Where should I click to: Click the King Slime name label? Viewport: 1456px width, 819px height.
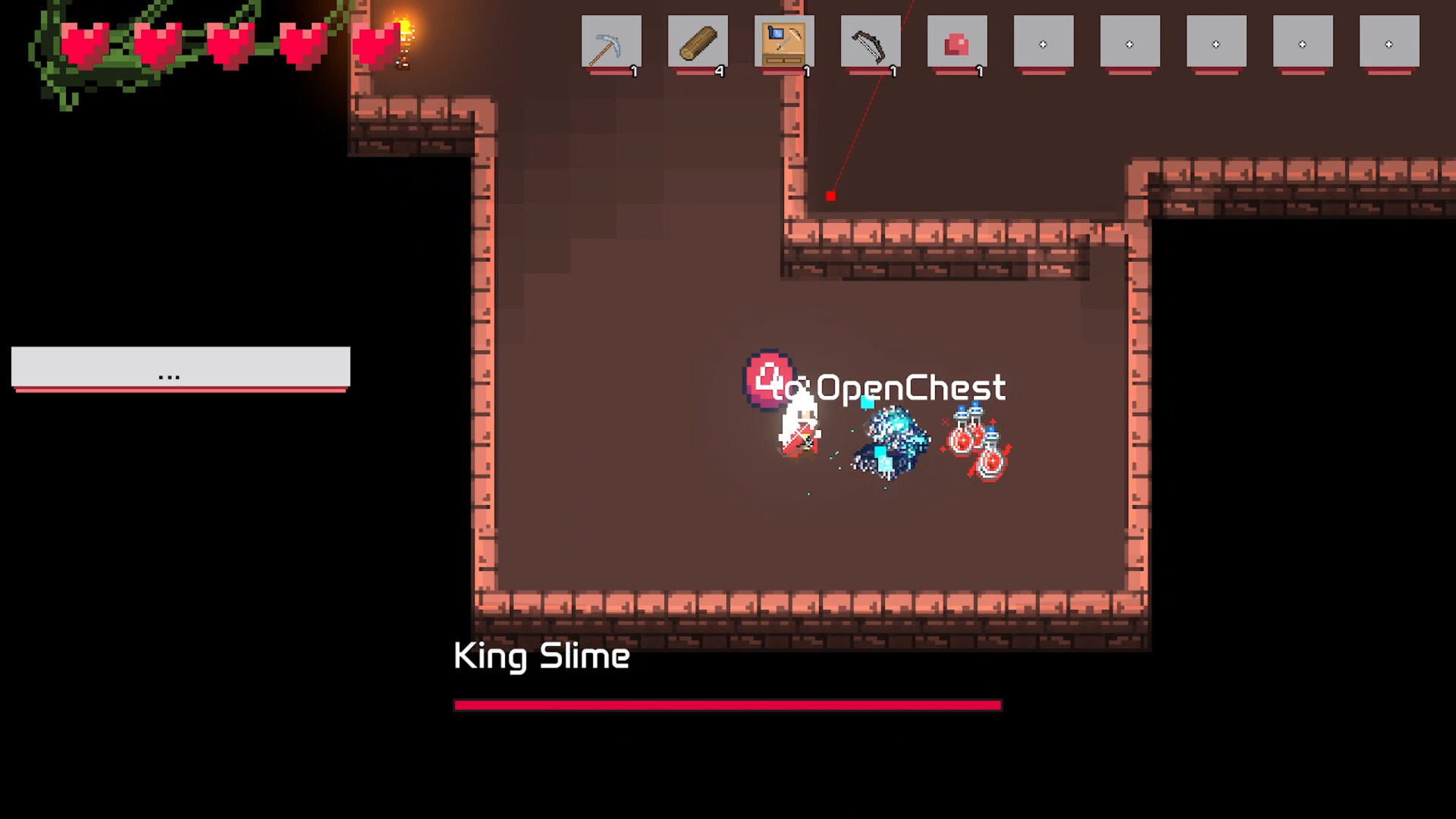click(x=540, y=657)
